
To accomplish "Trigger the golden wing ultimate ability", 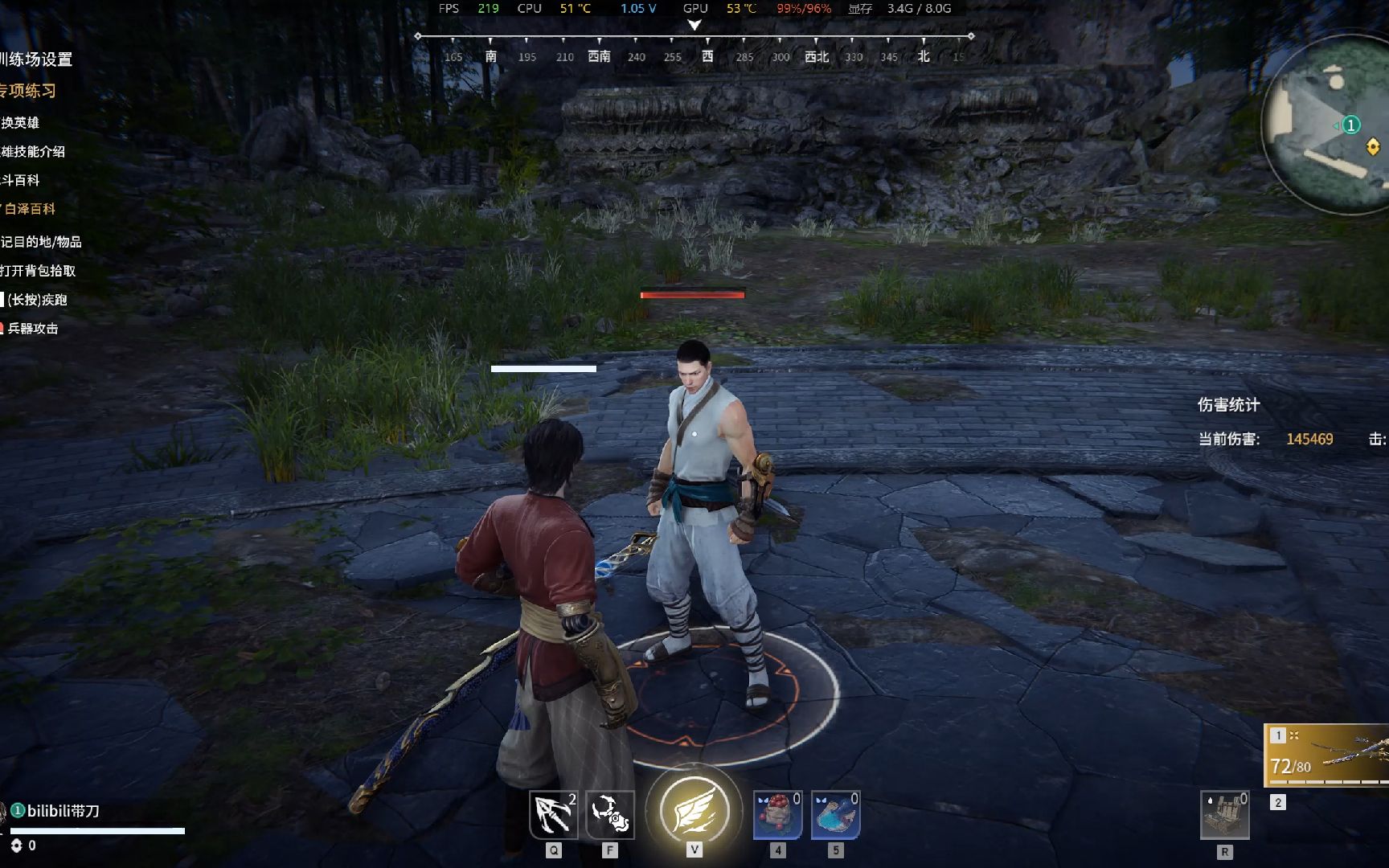I will coord(694,810).
